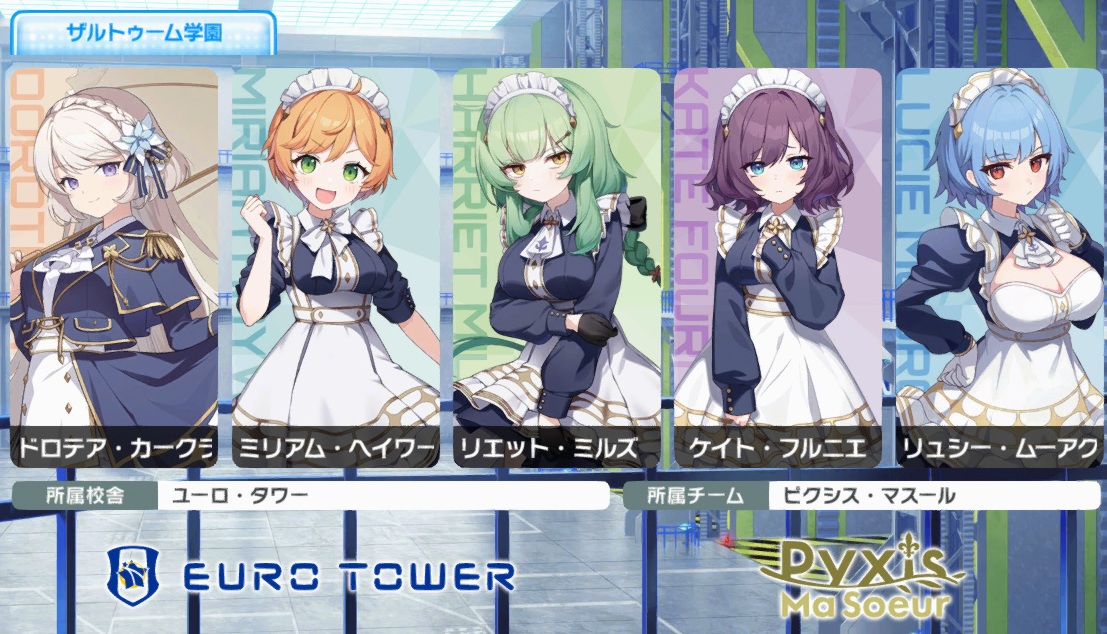Open blue-haired Lucie's card
Image resolution: width=1107 pixels, height=634 pixels.
pos(1000,265)
